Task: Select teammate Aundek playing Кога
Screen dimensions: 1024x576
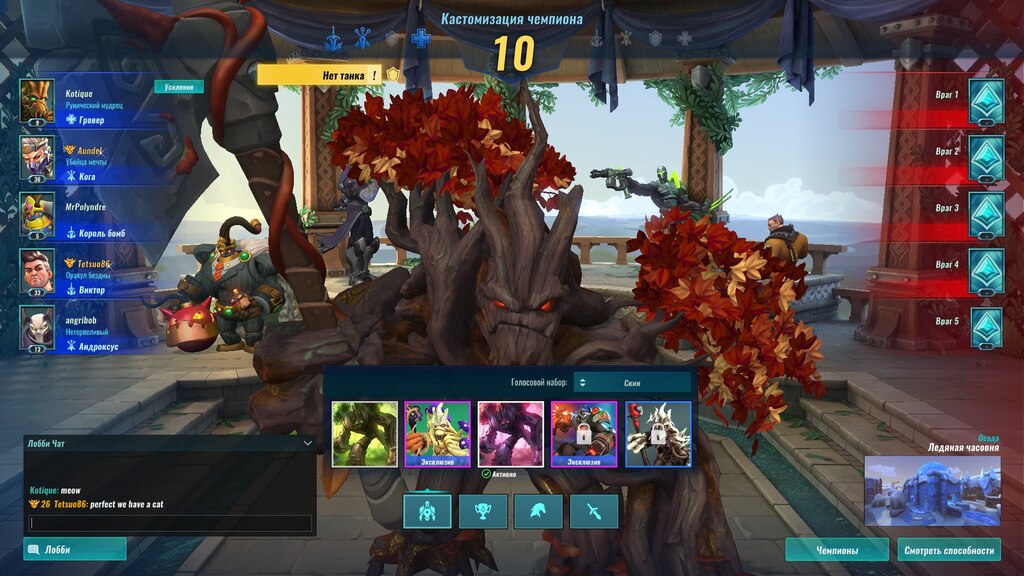Action: pos(90,158)
